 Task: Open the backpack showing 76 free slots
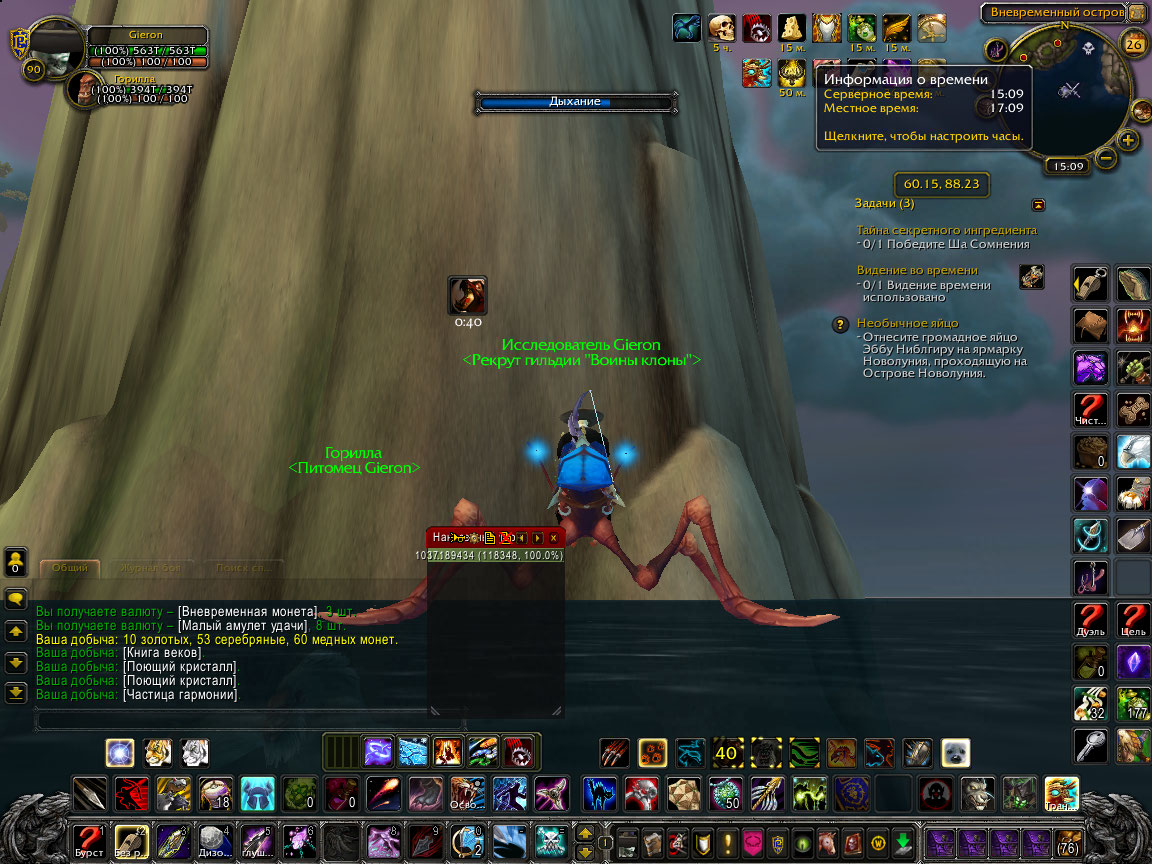point(1068,840)
